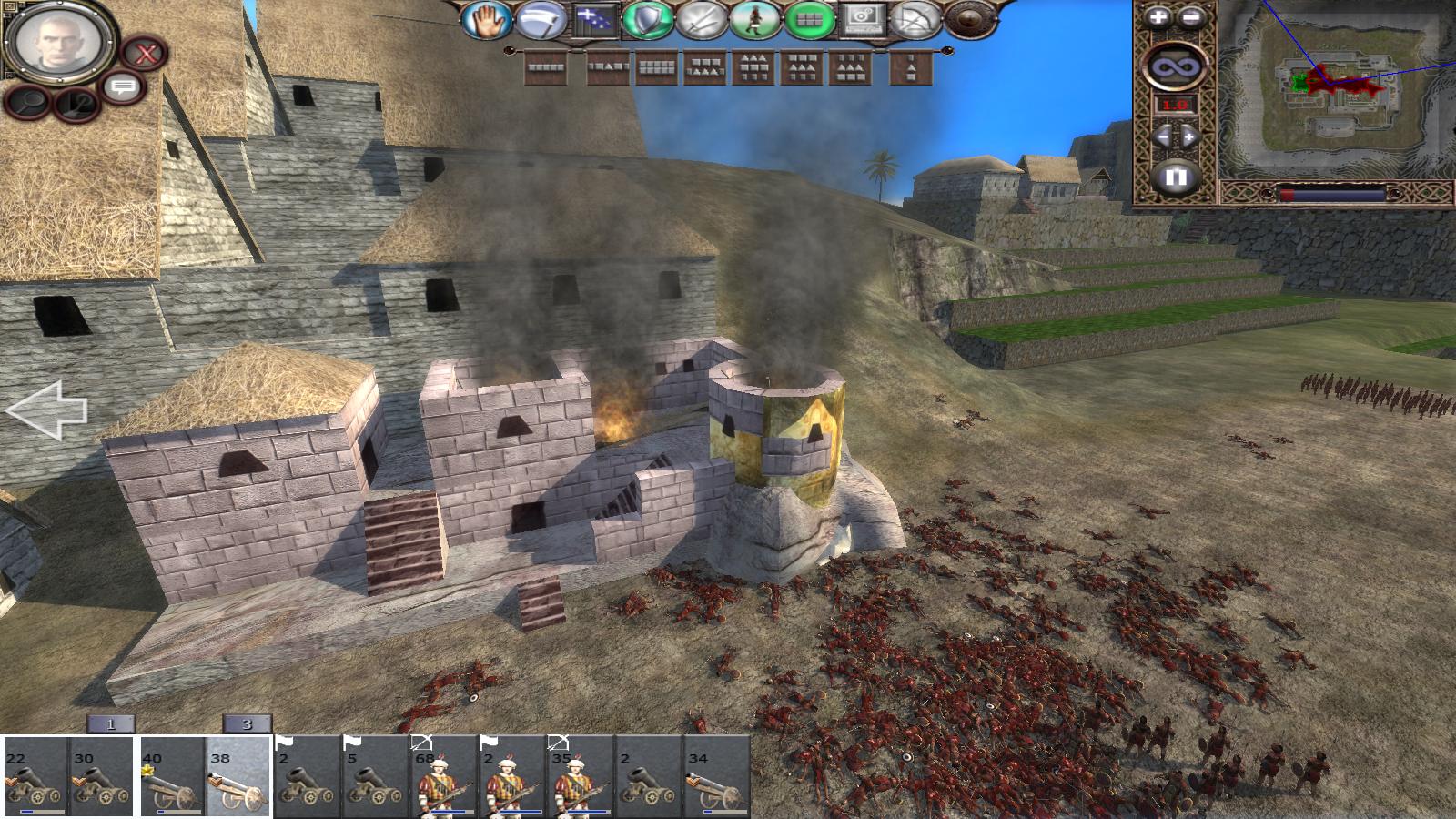
Task: Select group 3 tab above unit cards
Action: 247,724
